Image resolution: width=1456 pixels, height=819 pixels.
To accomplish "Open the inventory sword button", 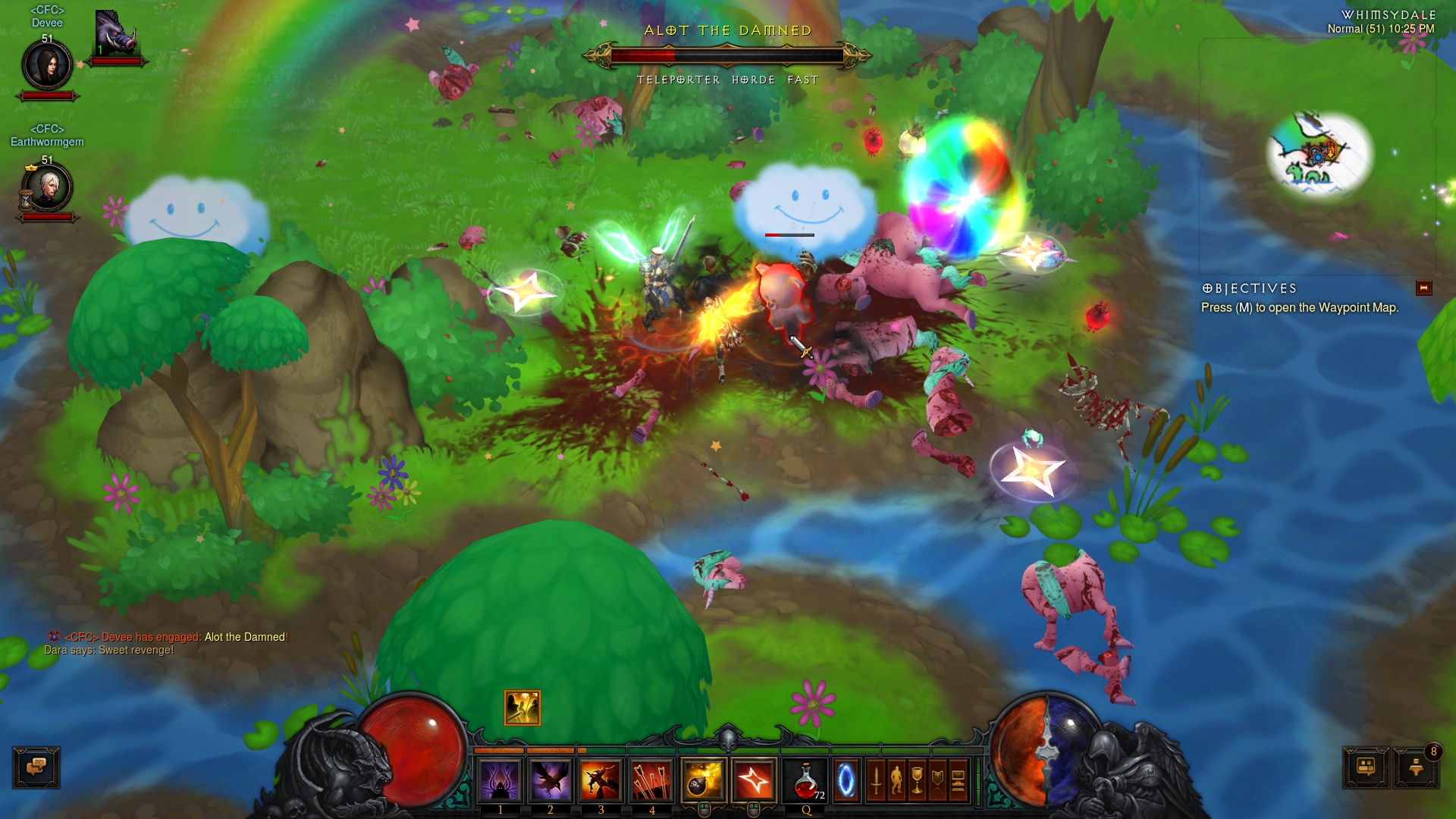I will tap(876, 780).
